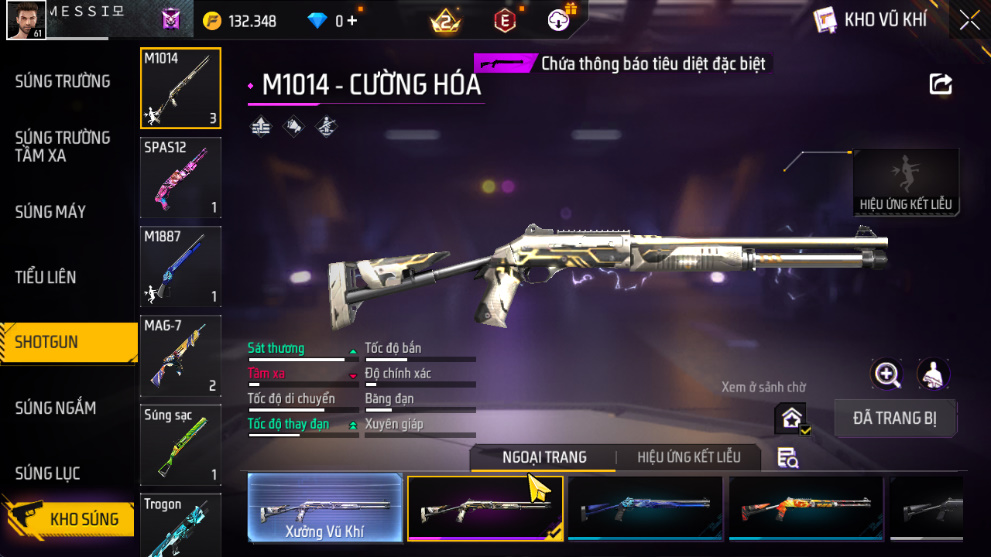Share the weapon with the share icon

click(940, 84)
